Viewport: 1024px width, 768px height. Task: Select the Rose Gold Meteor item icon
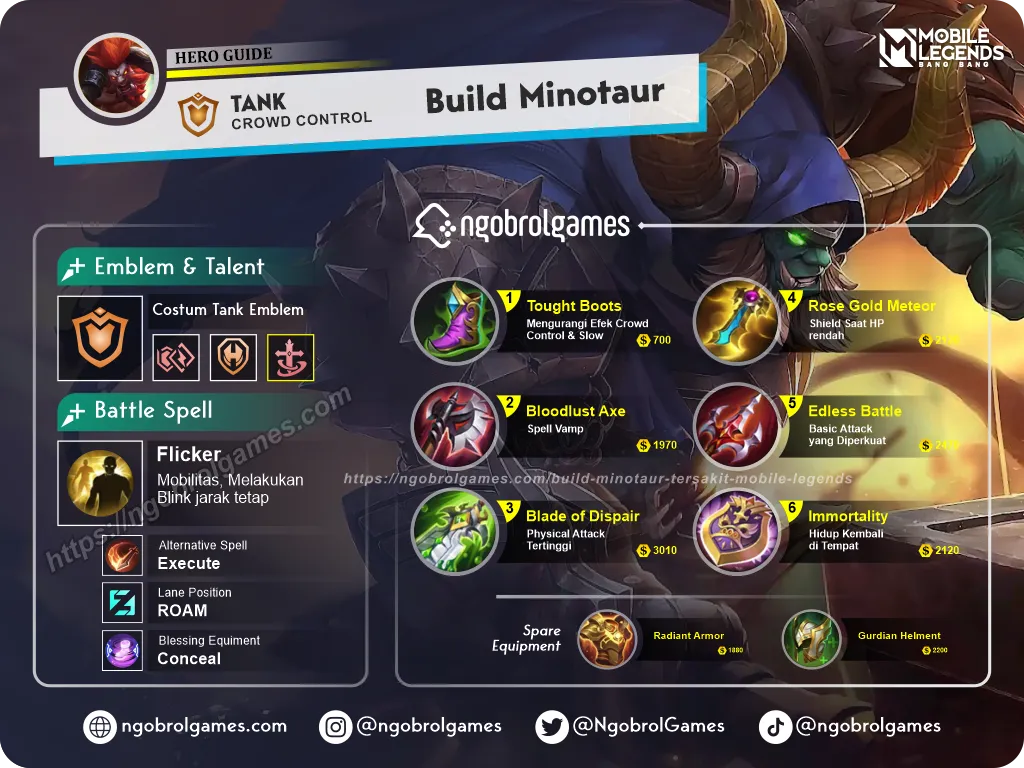click(x=737, y=321)
